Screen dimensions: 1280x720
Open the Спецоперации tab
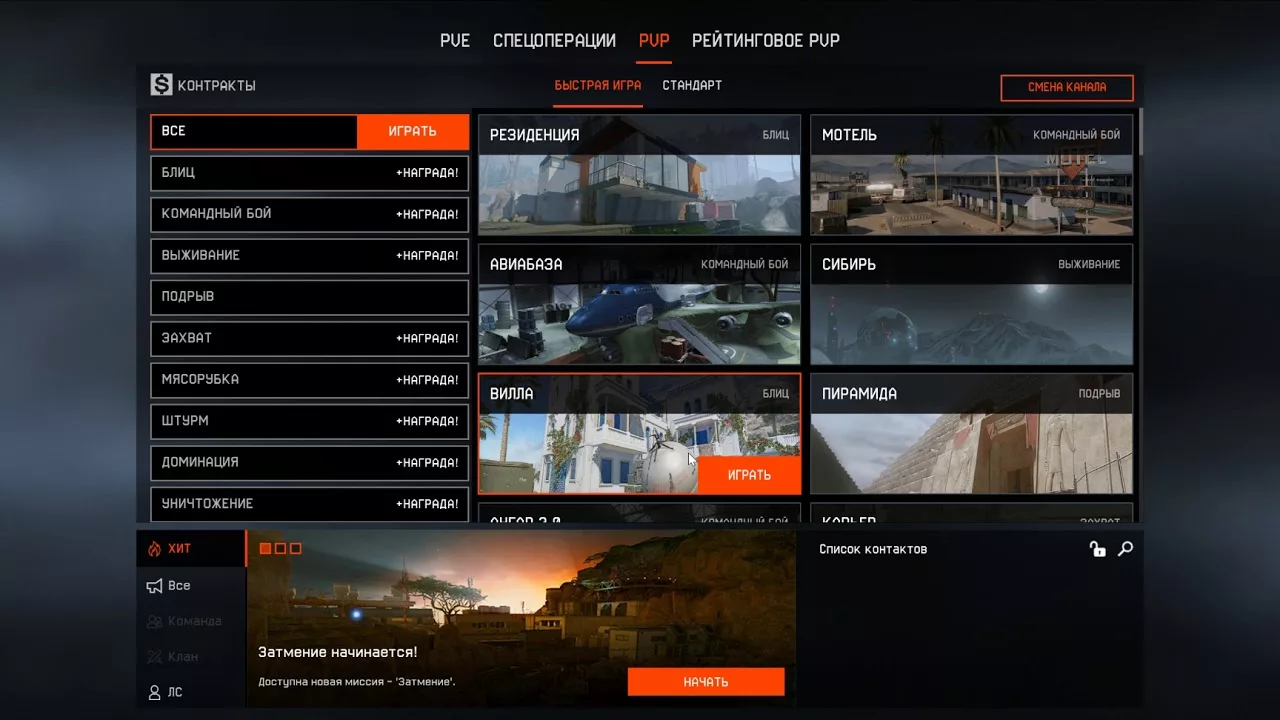(x=554, y=41)
